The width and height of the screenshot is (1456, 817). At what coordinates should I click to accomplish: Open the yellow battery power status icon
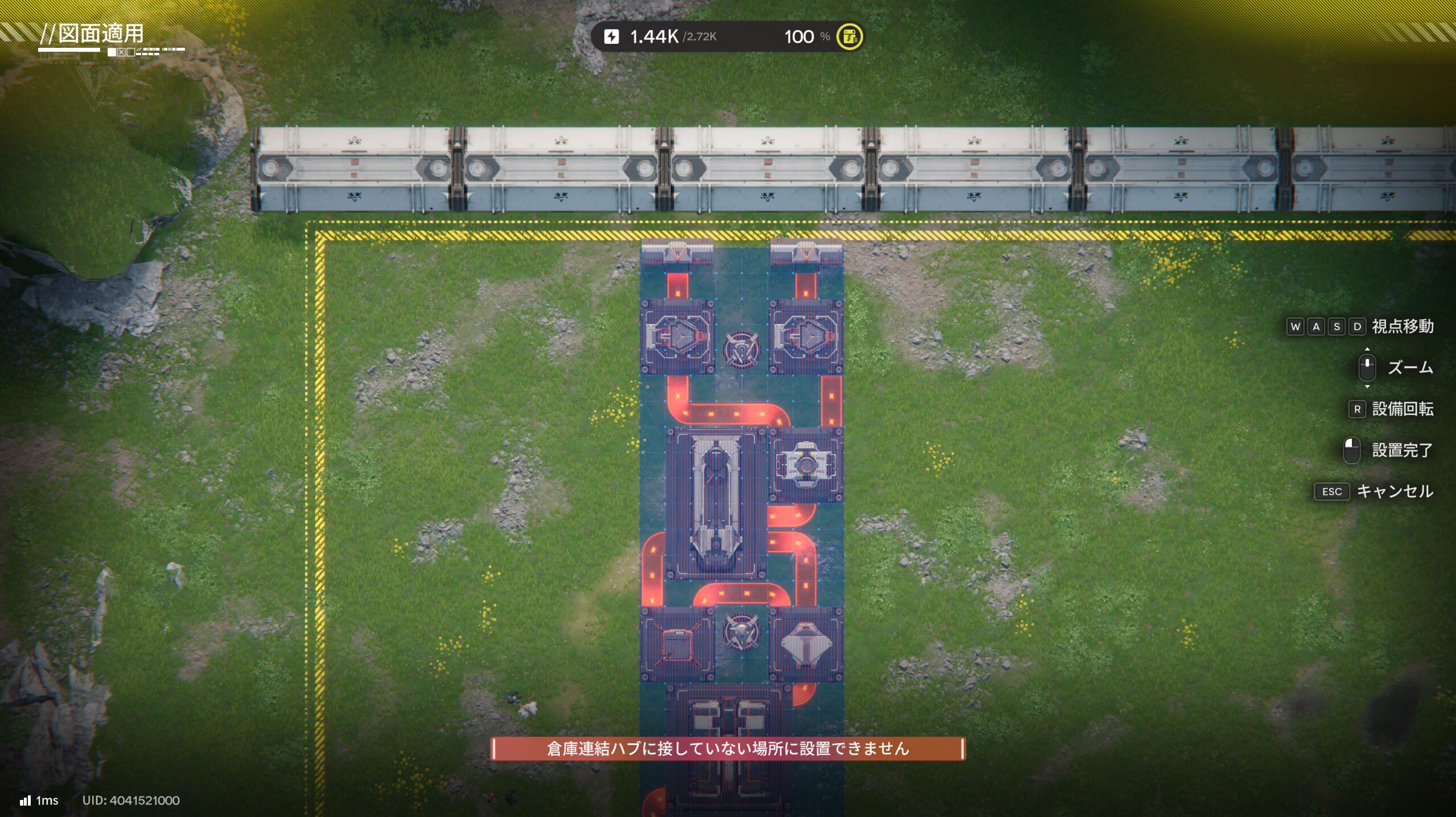click(x=849, y=37)
